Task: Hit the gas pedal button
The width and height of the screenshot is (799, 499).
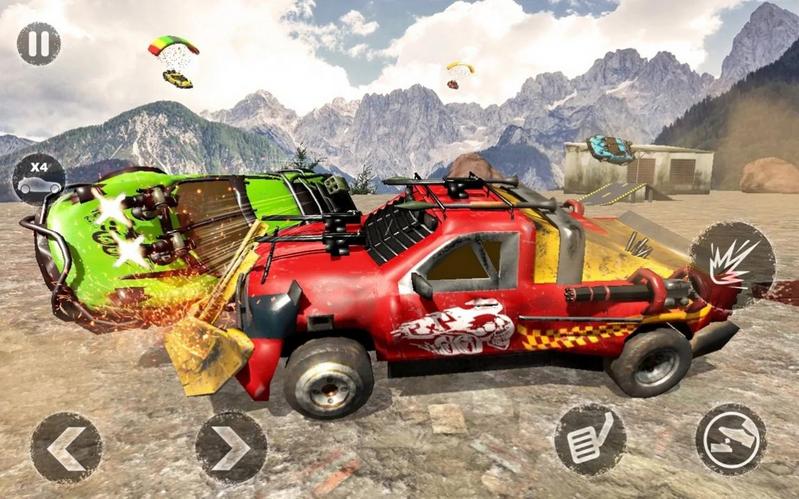Action: pyautogui.click(x=590, y=439)
